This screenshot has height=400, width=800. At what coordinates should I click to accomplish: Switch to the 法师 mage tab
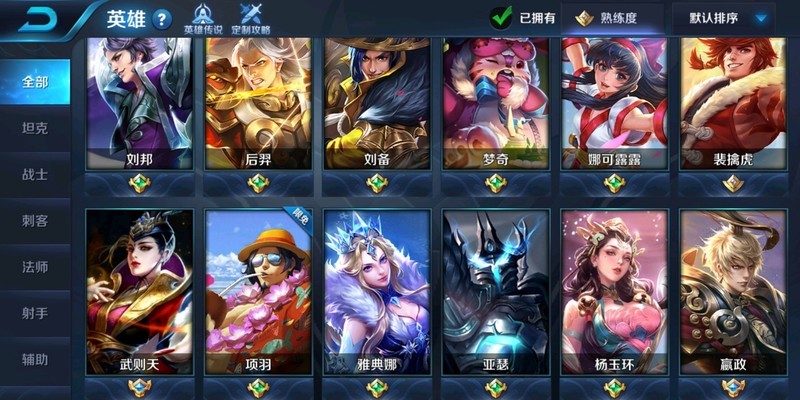point(35,267)
